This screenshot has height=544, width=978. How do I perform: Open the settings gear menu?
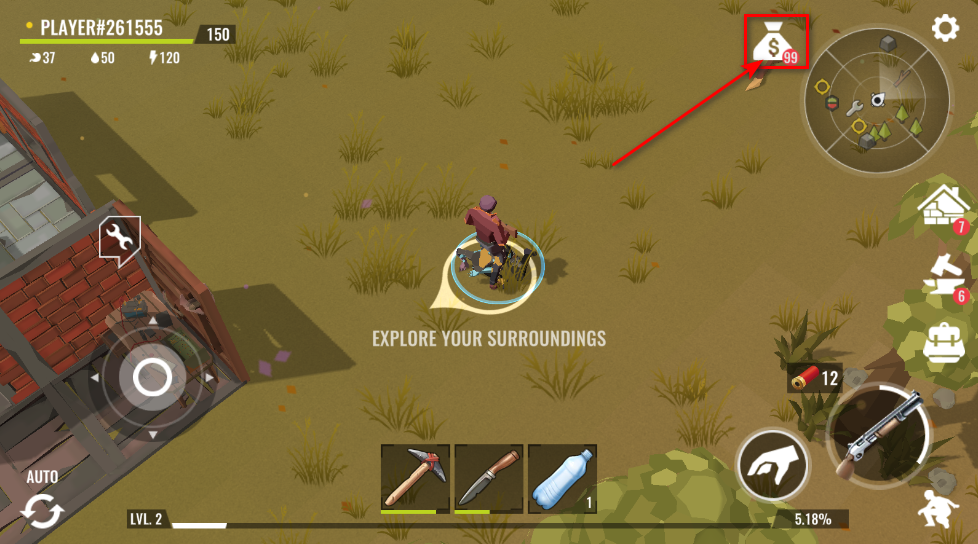point(945,28)
